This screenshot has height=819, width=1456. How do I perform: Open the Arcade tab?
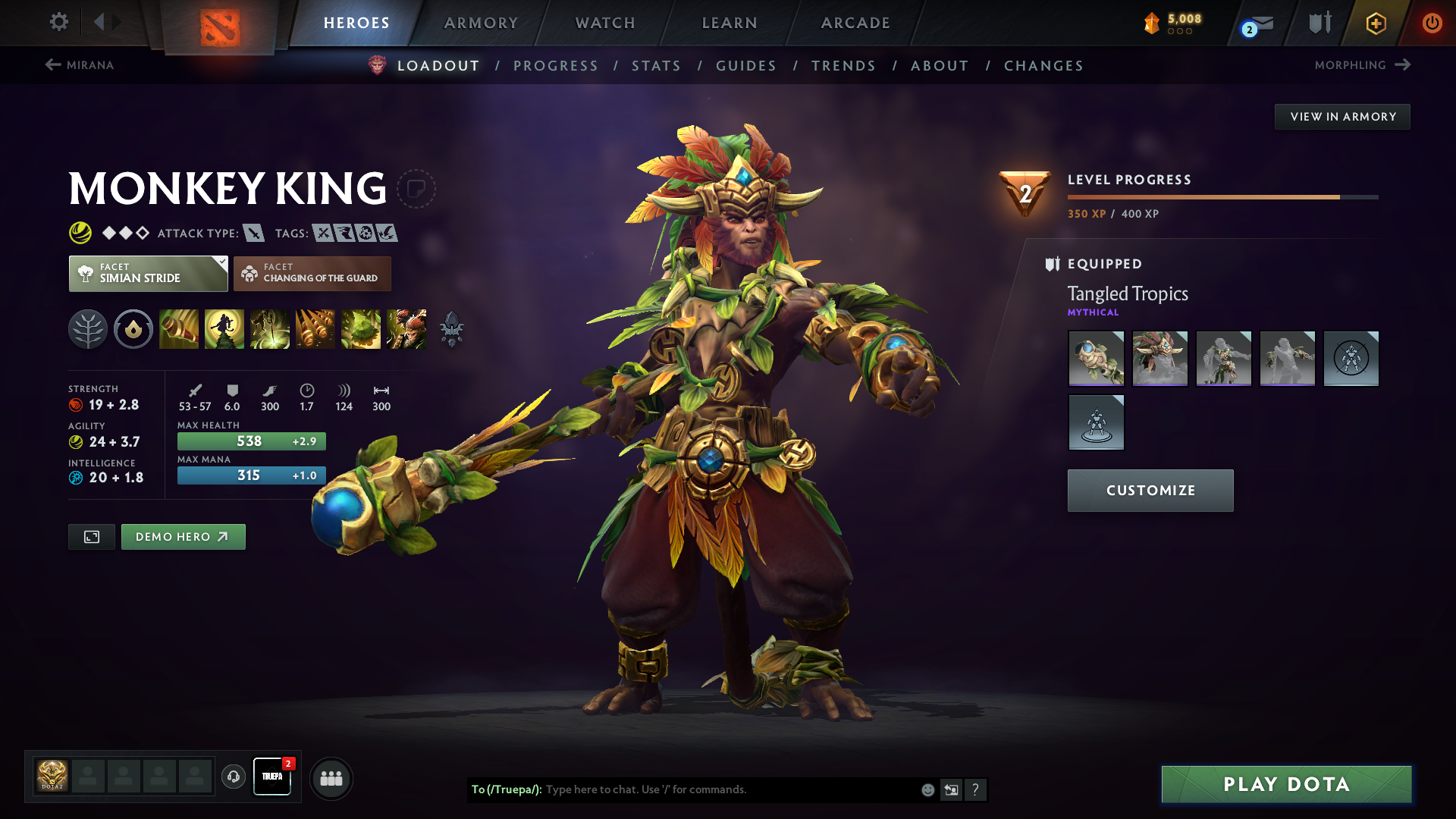pos(855,23)
